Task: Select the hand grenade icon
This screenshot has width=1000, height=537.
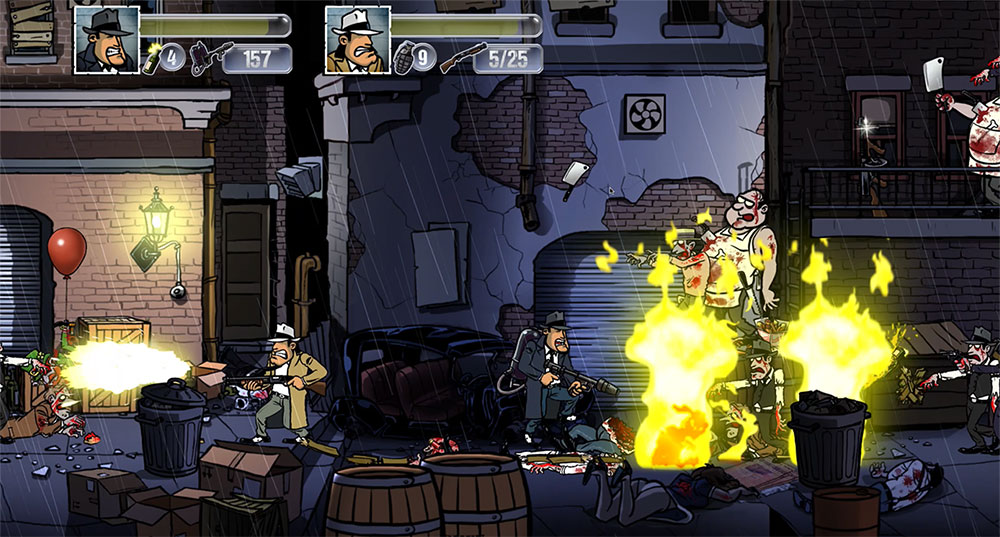Action: (x=404, y=58)
